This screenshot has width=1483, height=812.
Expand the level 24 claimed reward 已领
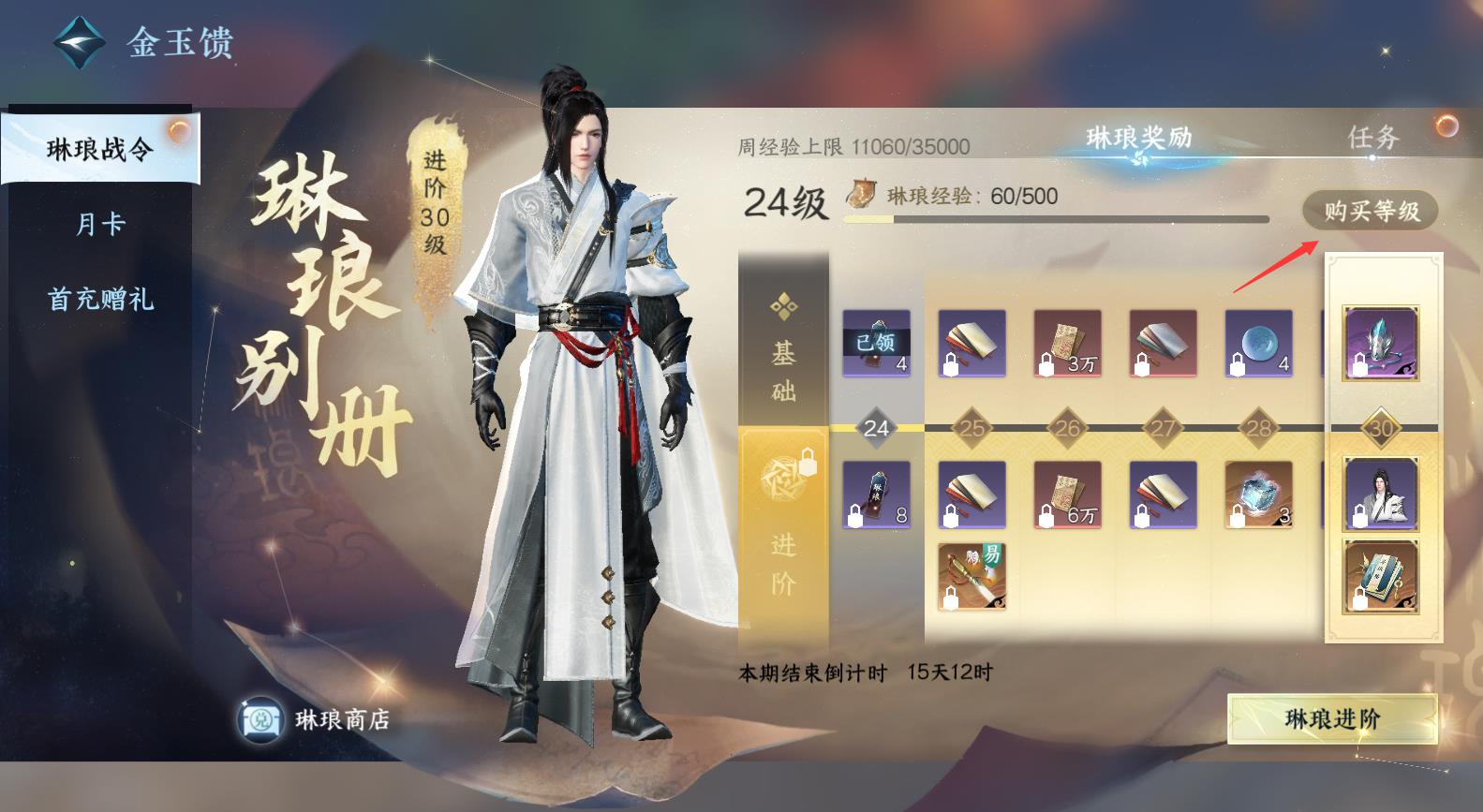(877, 345)
